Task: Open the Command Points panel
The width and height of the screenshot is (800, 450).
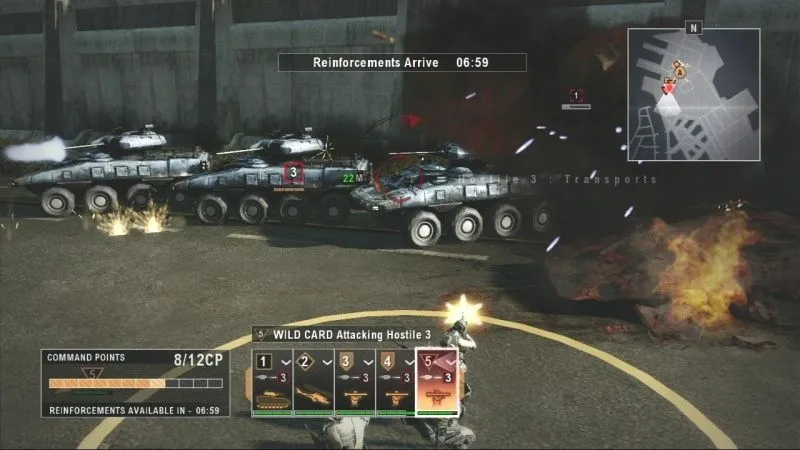Action: tap(135, 383)
